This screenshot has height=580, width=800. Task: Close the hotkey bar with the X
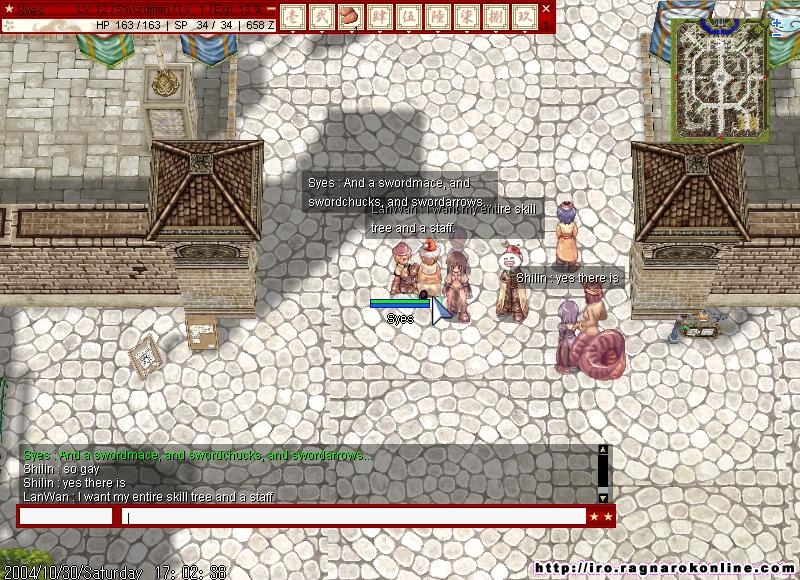click(x=547, y=8)
